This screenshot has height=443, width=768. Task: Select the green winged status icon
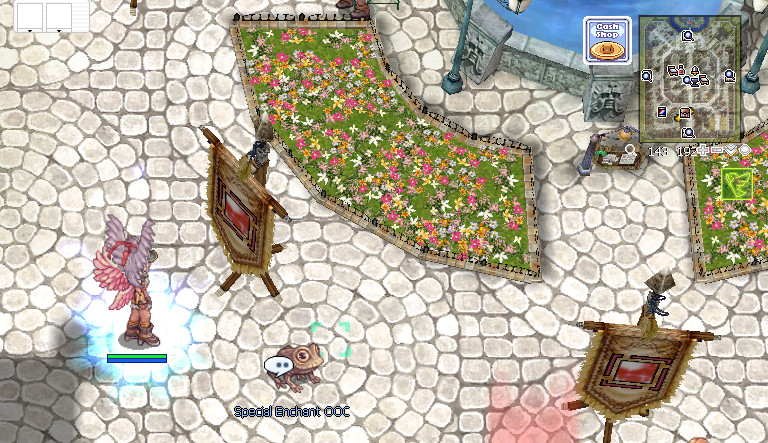[x=737, y=182]
